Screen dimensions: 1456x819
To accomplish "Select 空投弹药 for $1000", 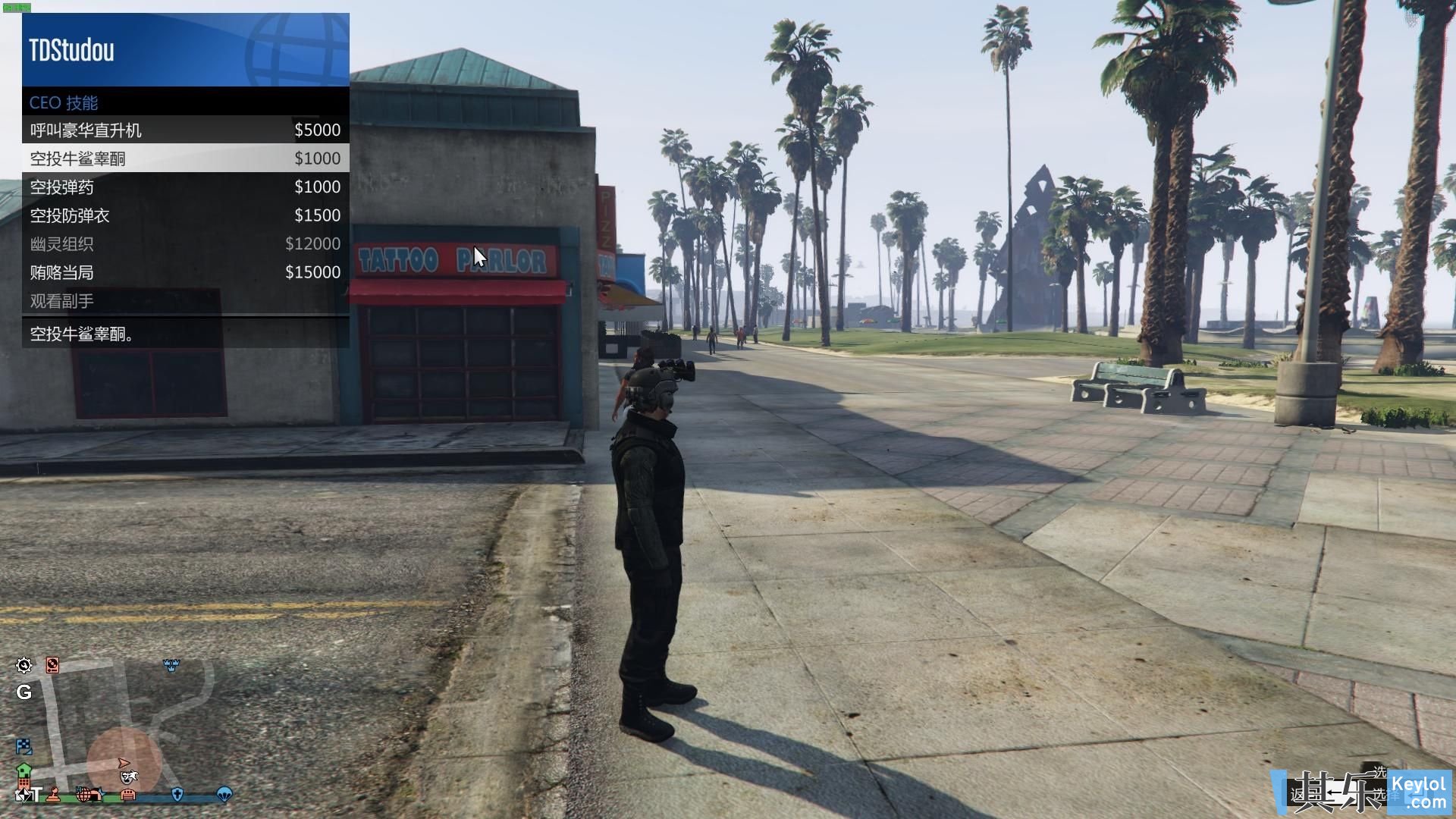I will click(x=185, y=187).
